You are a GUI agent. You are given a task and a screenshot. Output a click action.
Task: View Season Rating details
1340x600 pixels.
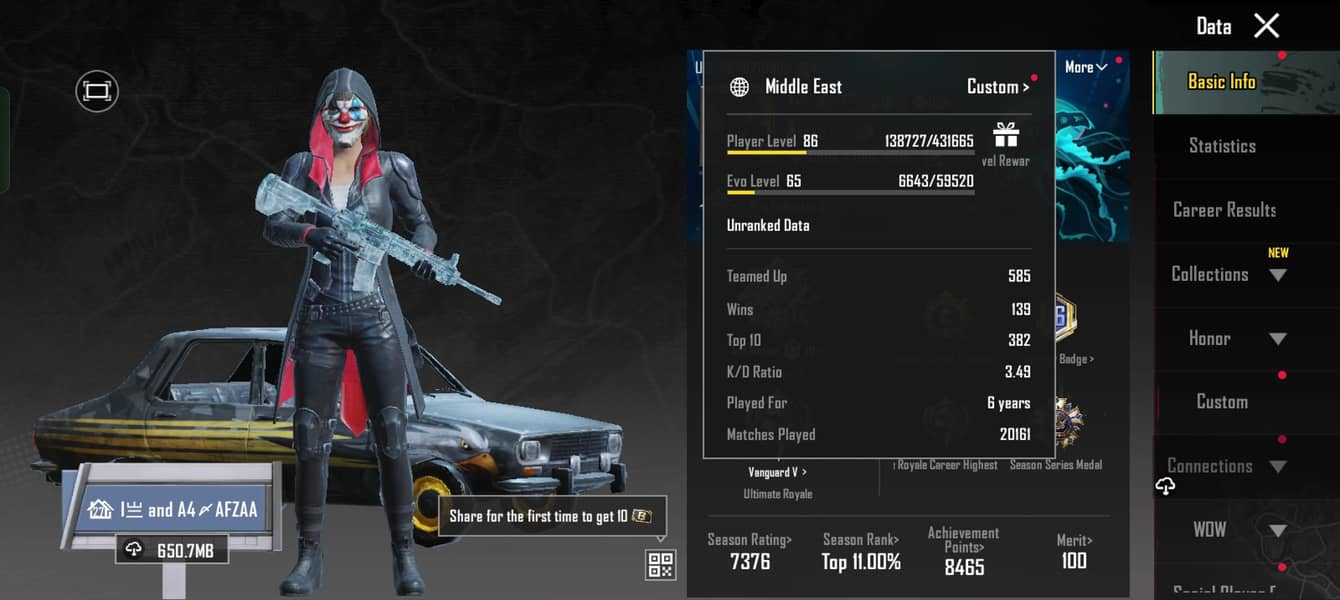click(x=750, y=551)
